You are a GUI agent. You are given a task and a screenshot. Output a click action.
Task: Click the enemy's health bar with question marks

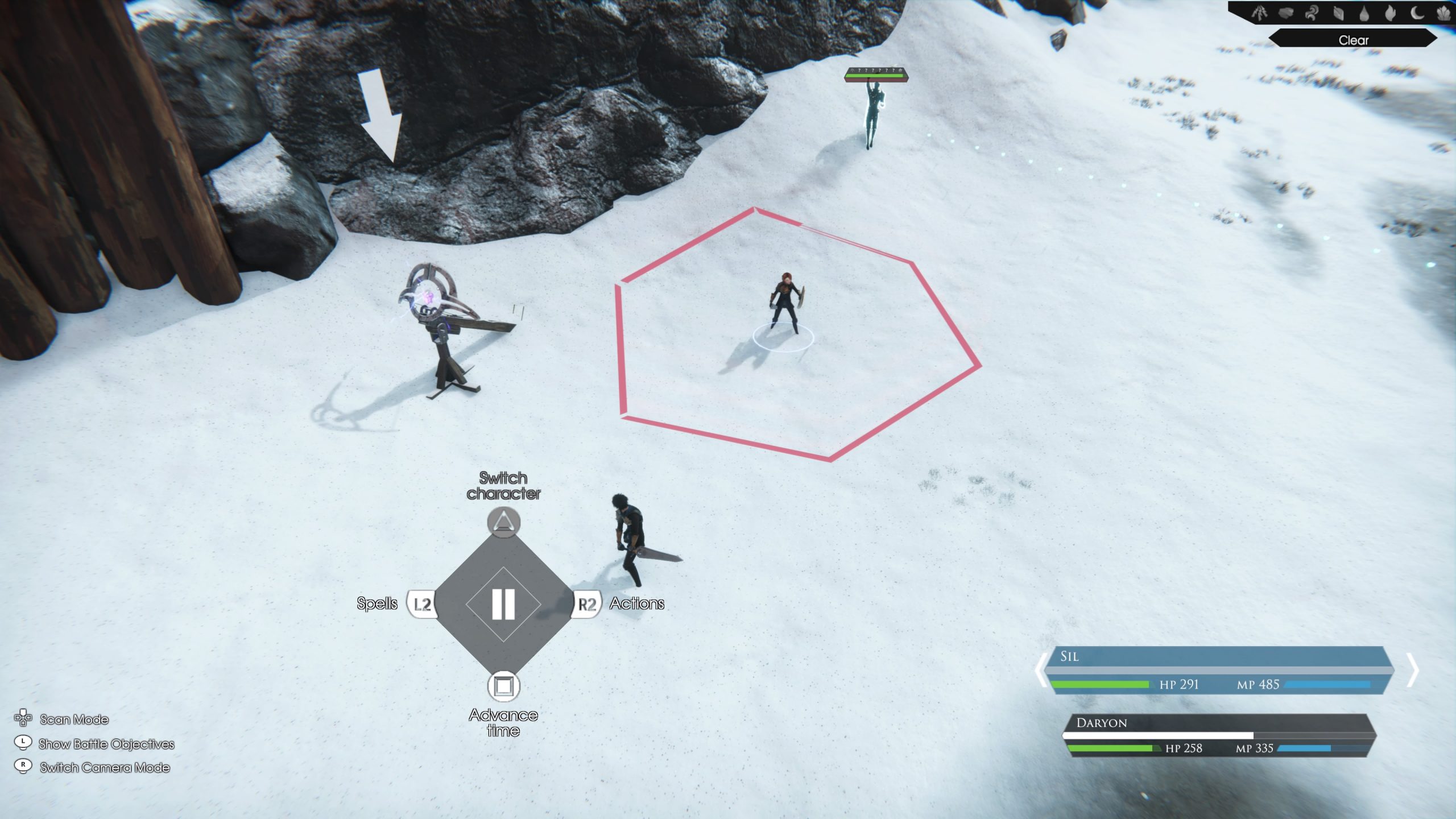(x=876, y=73)
